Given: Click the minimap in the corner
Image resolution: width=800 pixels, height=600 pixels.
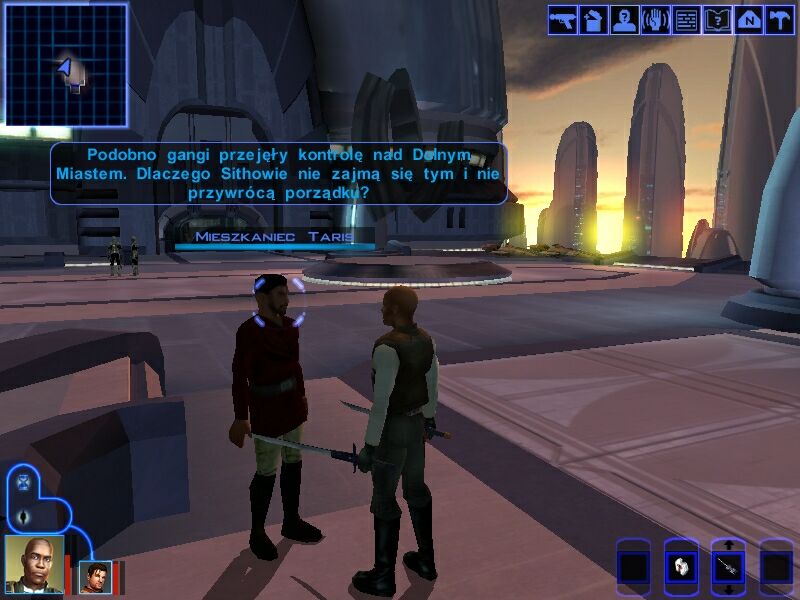Looking at the screenshot, I should 66,65.
